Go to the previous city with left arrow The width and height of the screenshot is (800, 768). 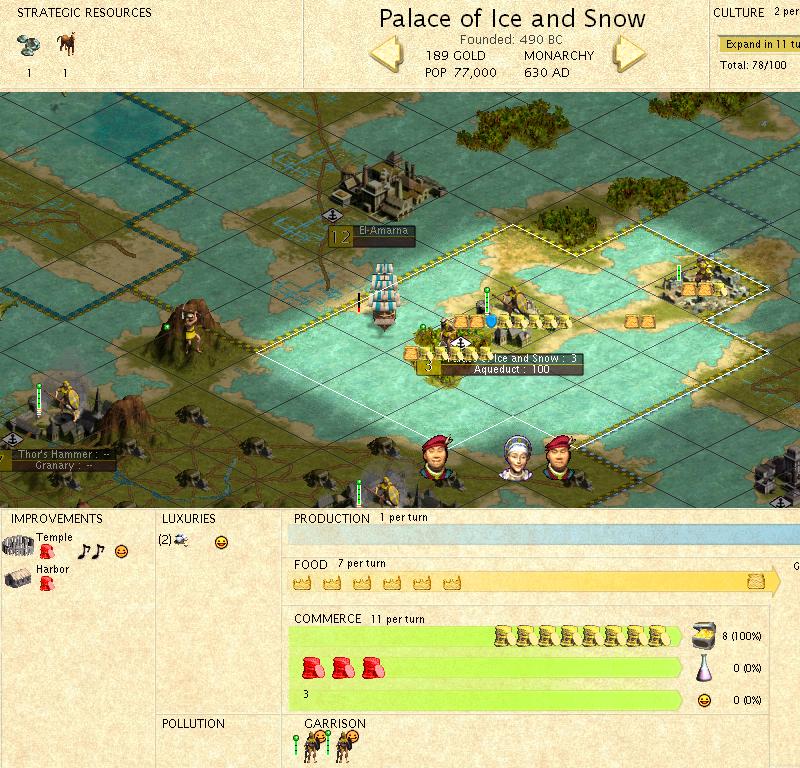tap(388, 54)
